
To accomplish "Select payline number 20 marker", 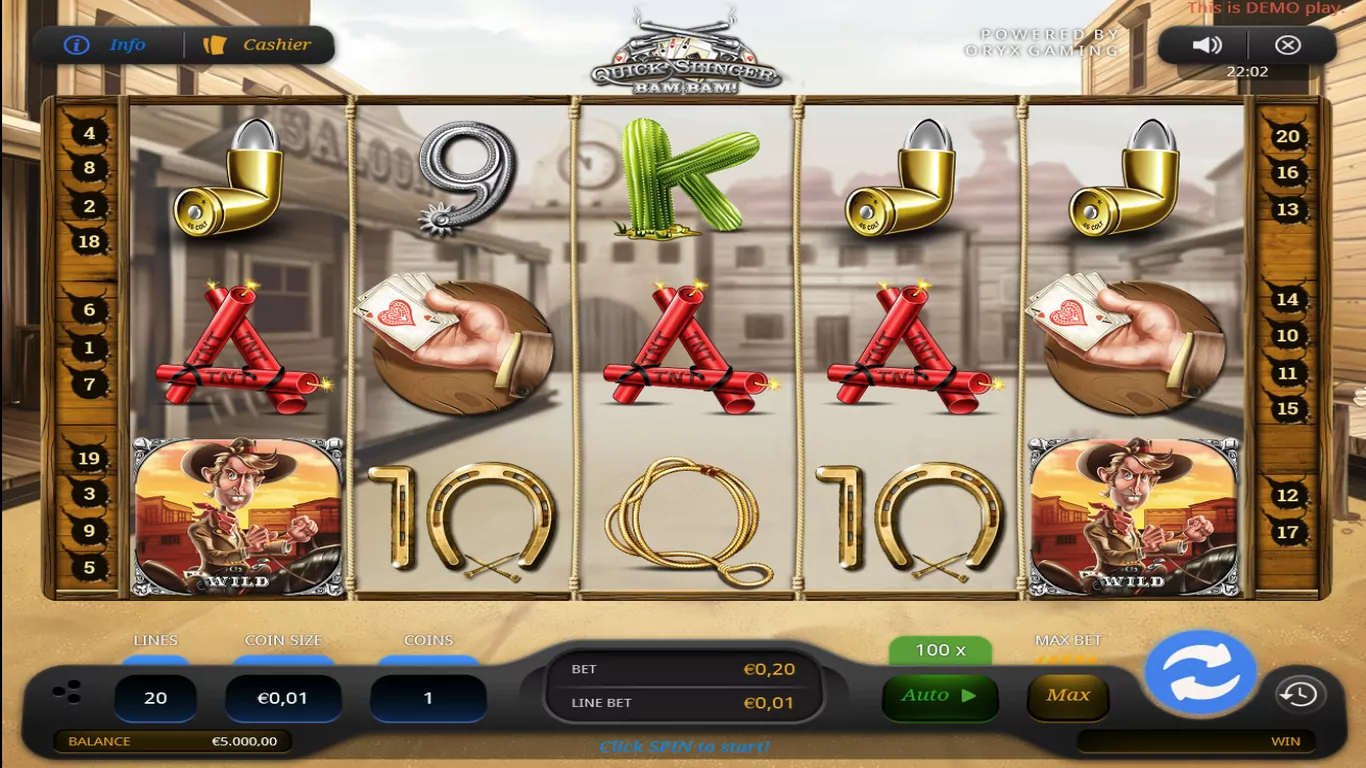I will [x=1287, y=137].
